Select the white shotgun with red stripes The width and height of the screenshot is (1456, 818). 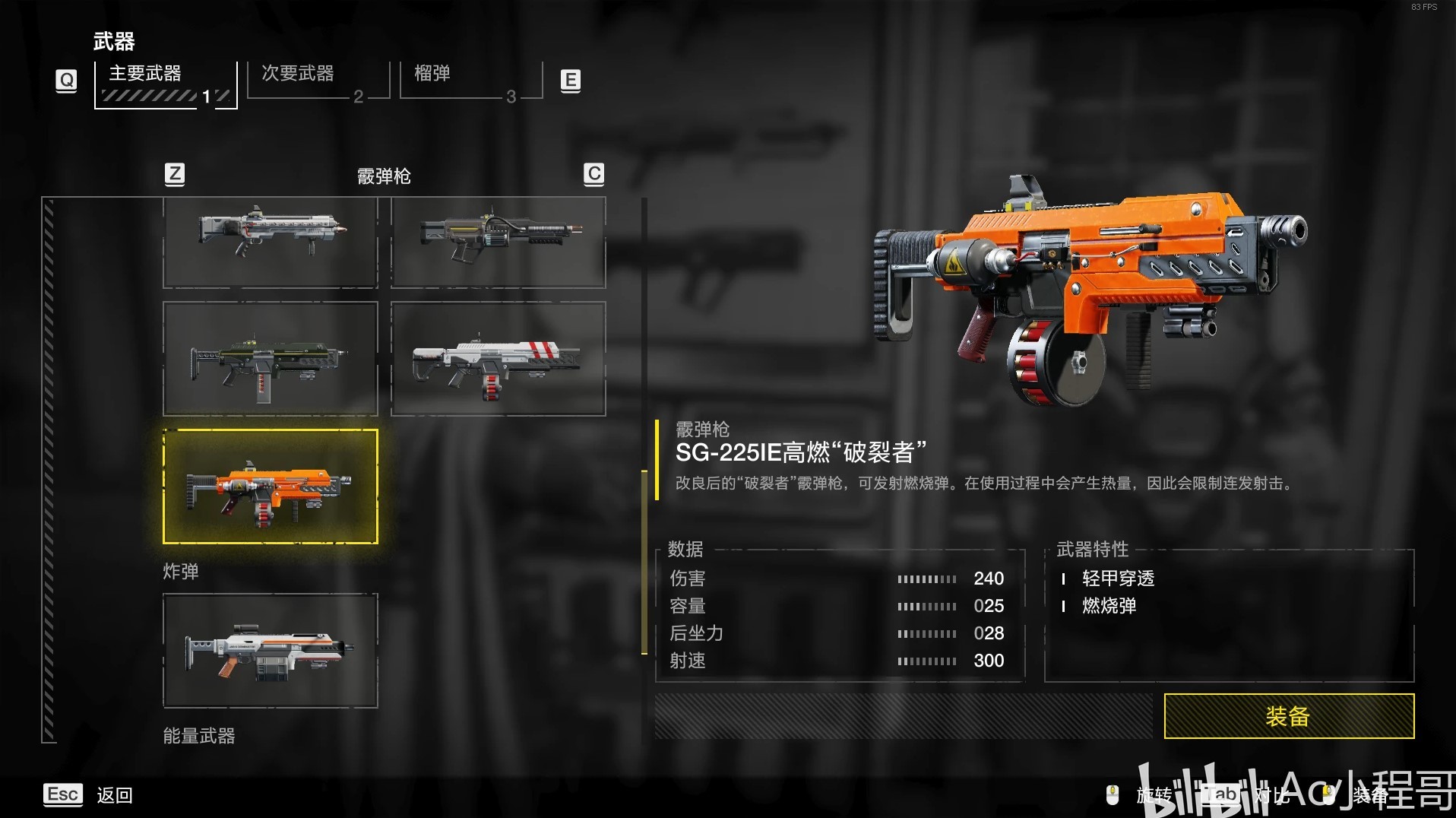pyautogui.click(x=497, y=359)
